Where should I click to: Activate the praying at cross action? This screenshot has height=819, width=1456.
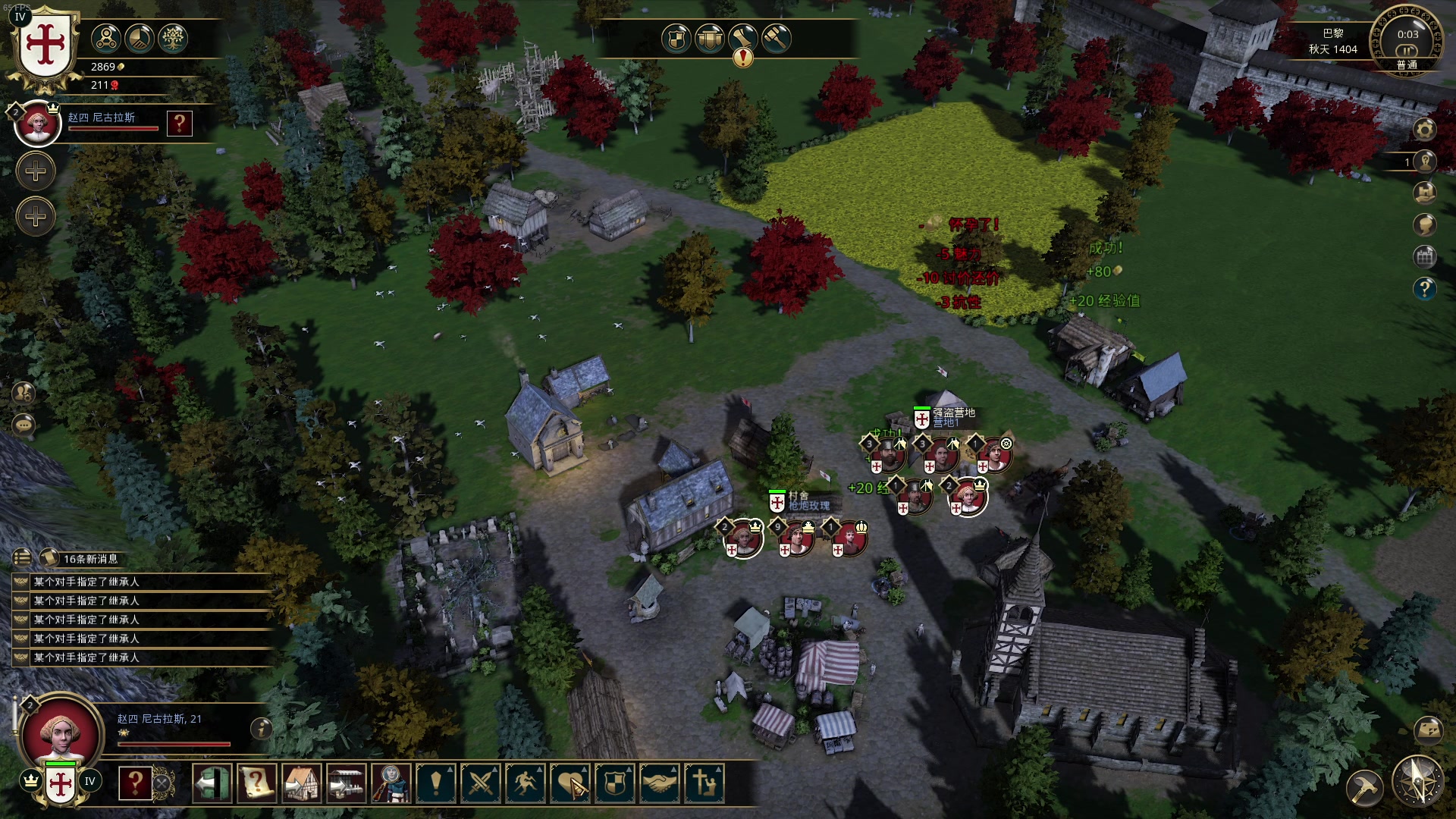[x=704, y=783]
